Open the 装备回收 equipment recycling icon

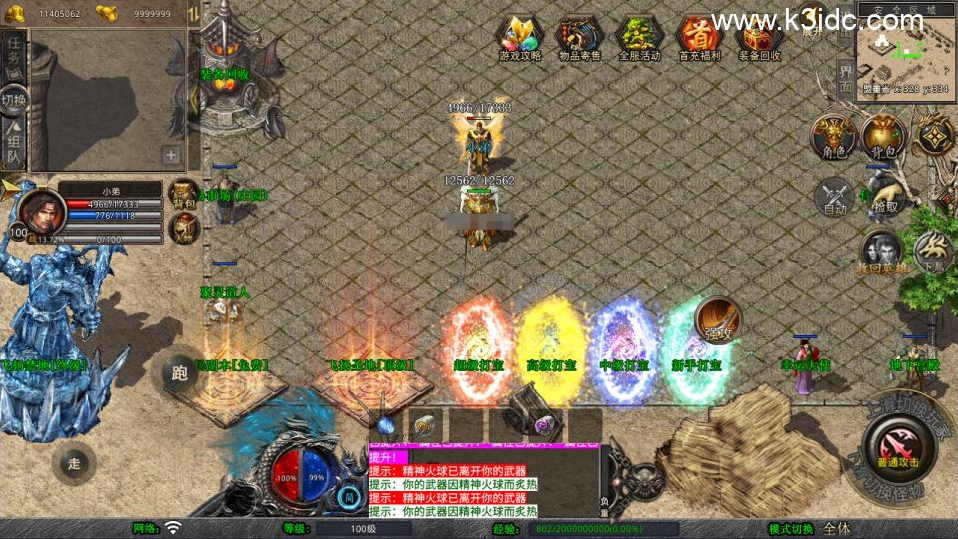point(760,38)
